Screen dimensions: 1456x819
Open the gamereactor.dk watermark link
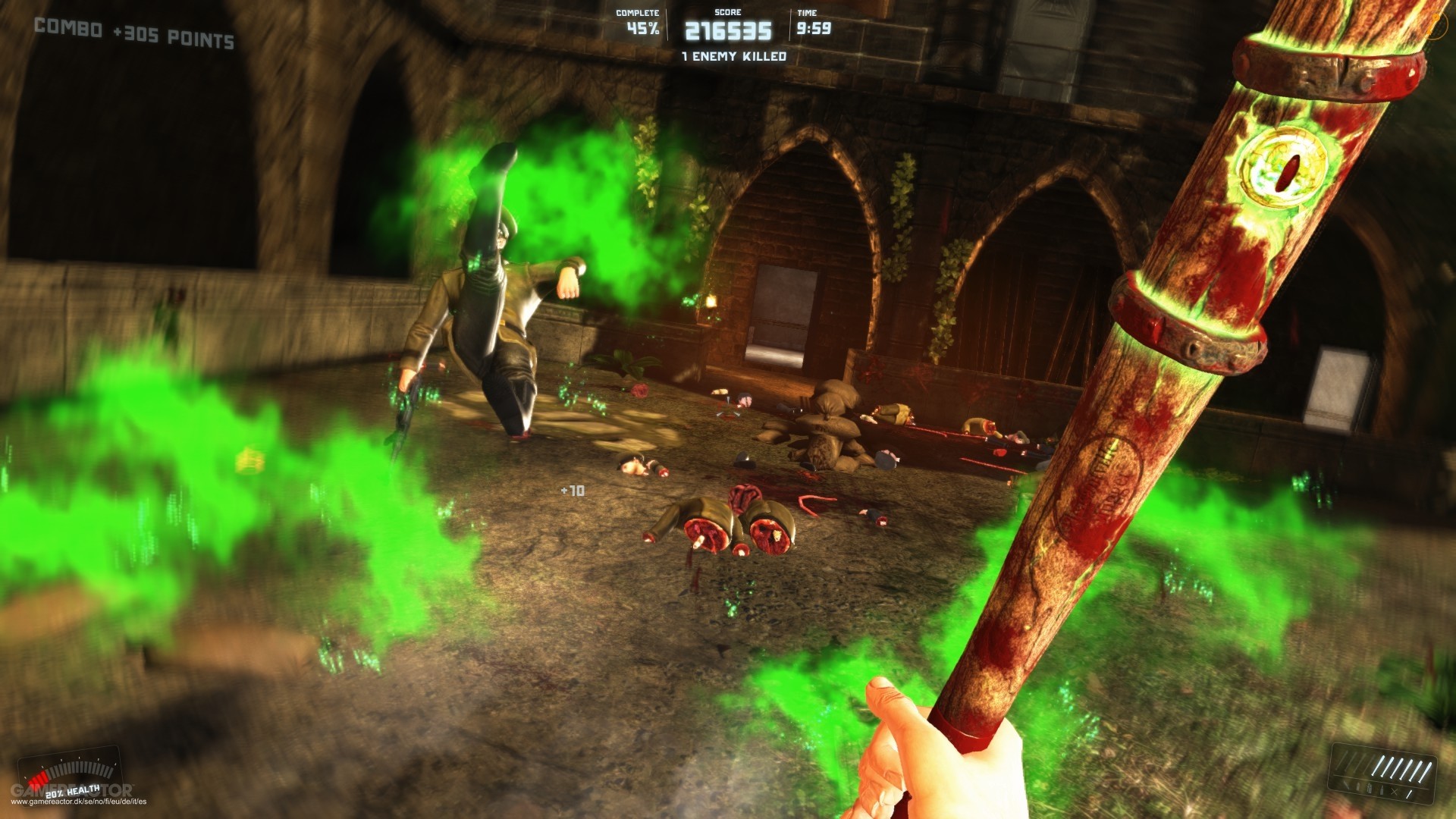tap(79, 802)
